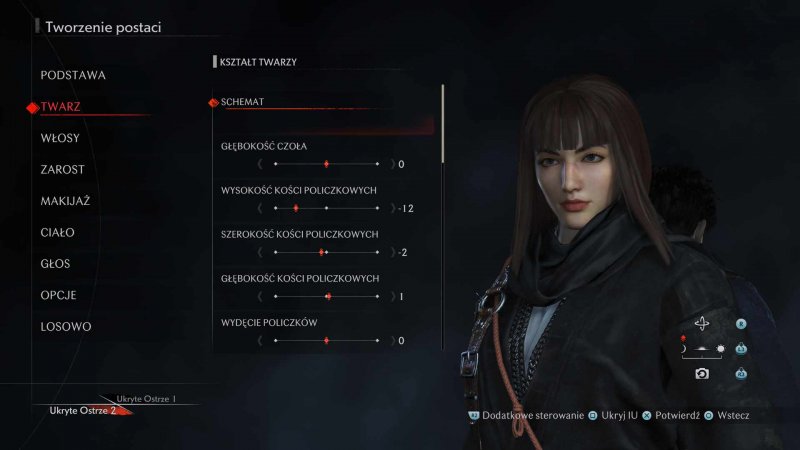Modify the Wydęcie policzków slider

pos(326,340)
